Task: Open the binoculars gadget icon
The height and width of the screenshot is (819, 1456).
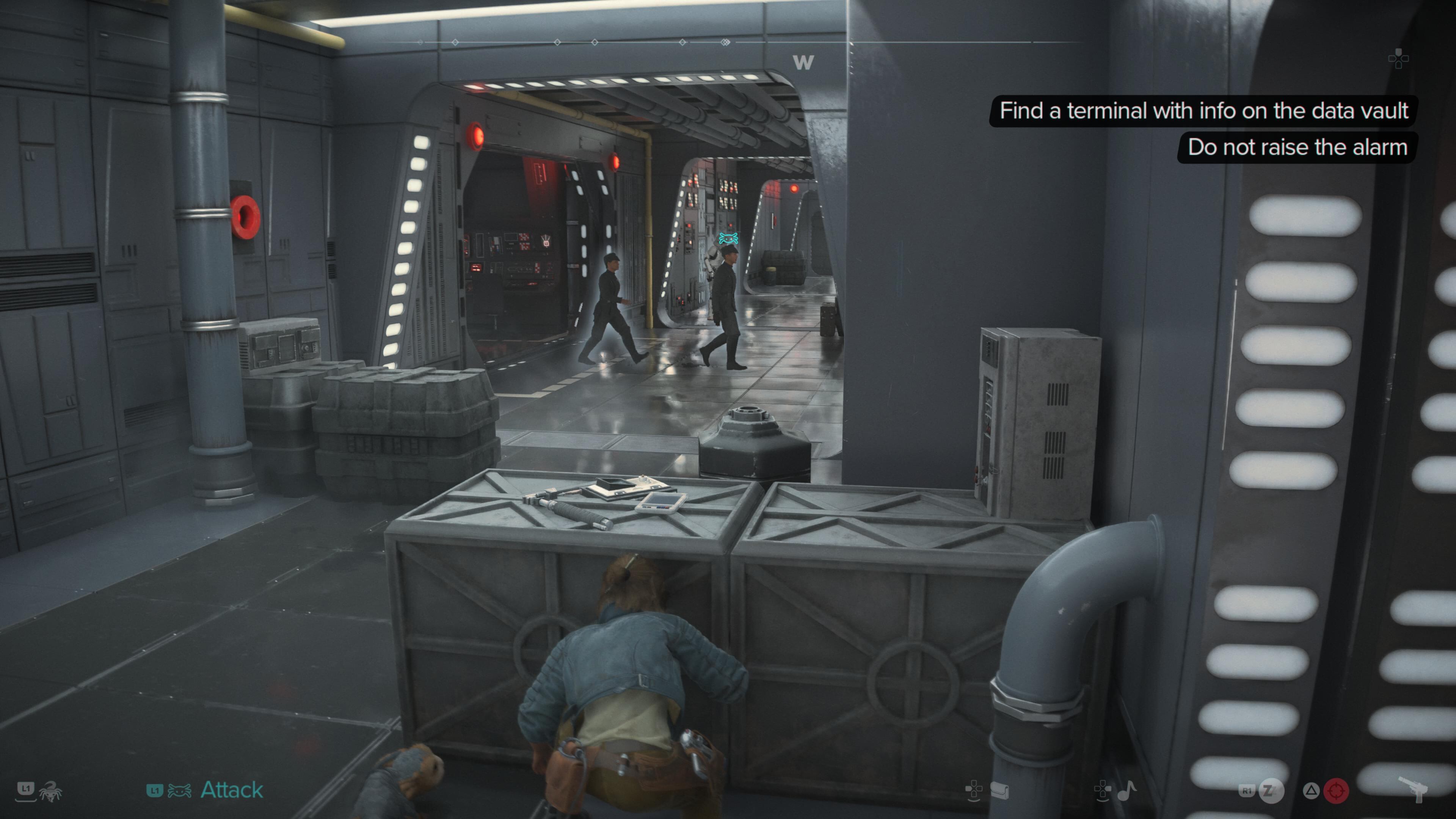Action: (x=1000, y=790)
